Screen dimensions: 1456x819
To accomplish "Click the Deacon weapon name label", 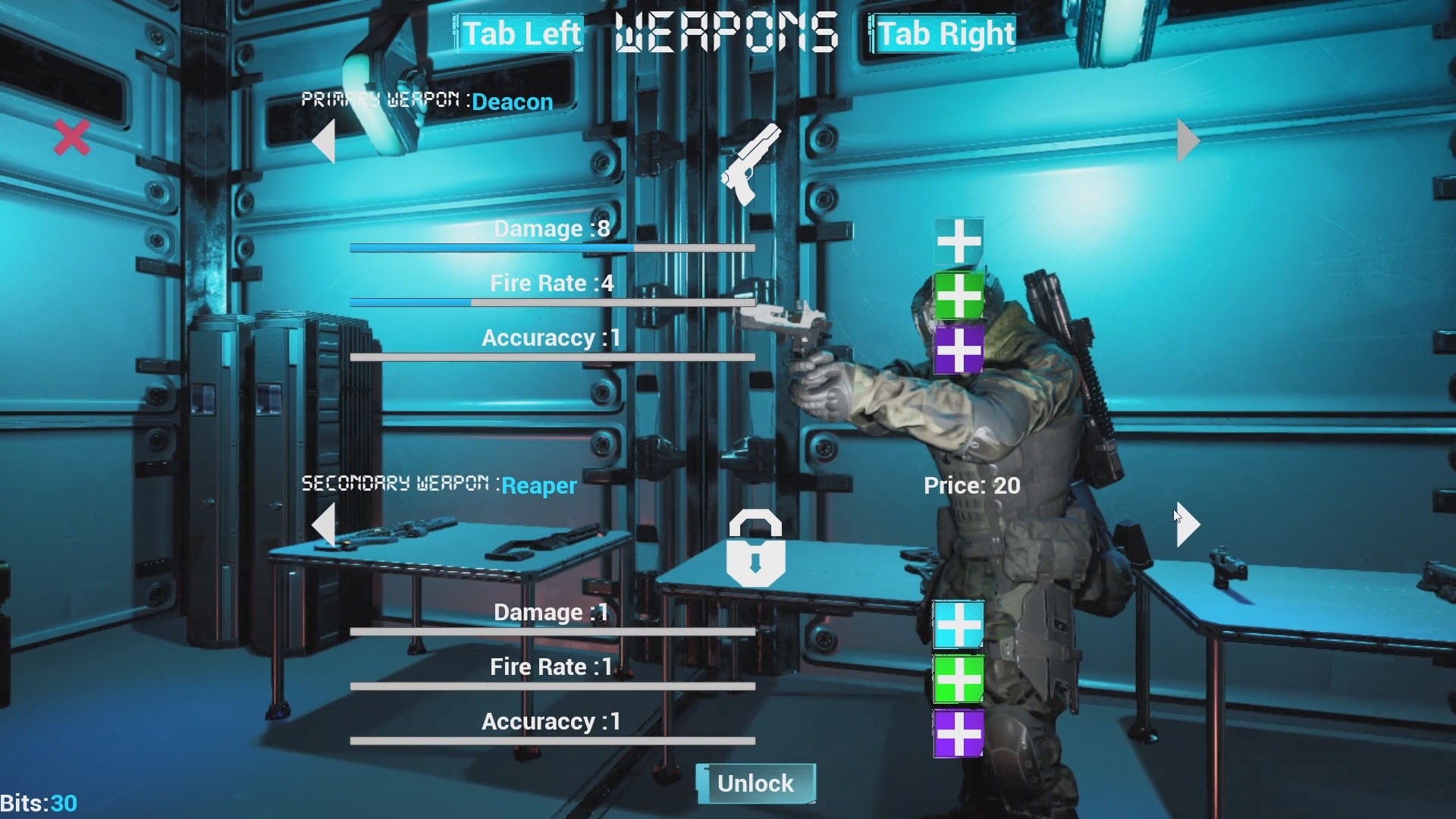I will [x=512, y=102].
